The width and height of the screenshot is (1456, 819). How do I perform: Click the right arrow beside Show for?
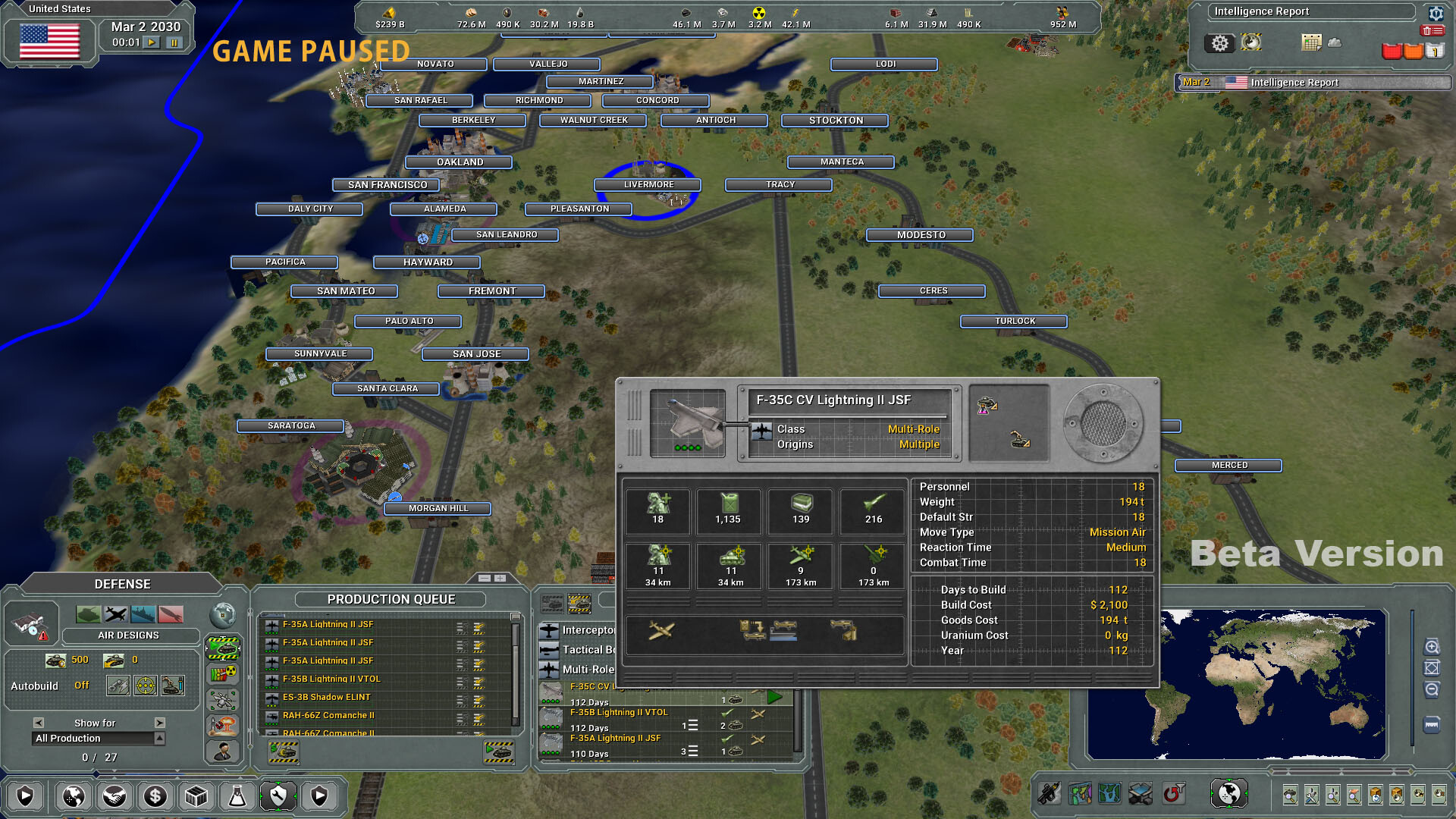click(161, 723)
